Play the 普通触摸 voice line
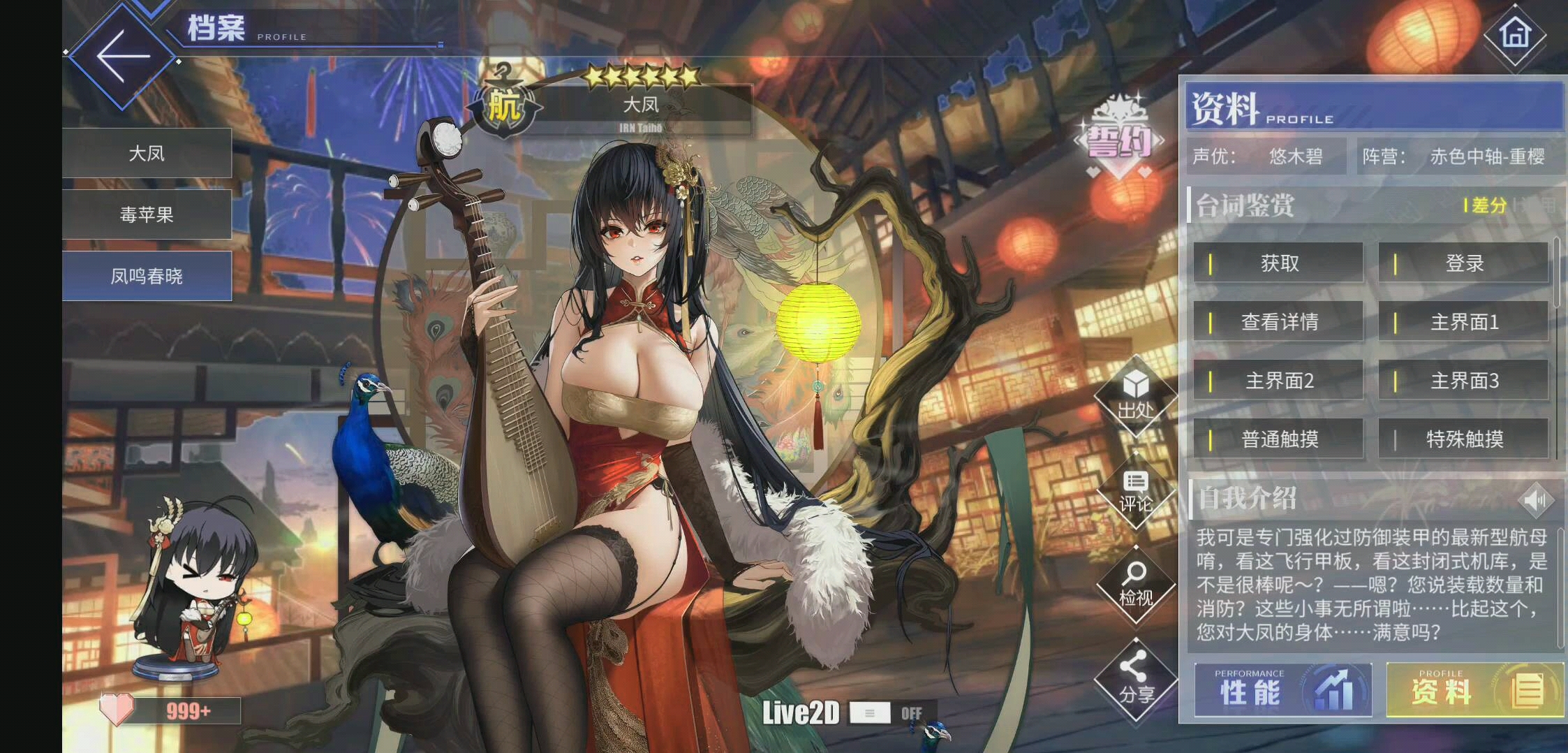 [1278, 439]
